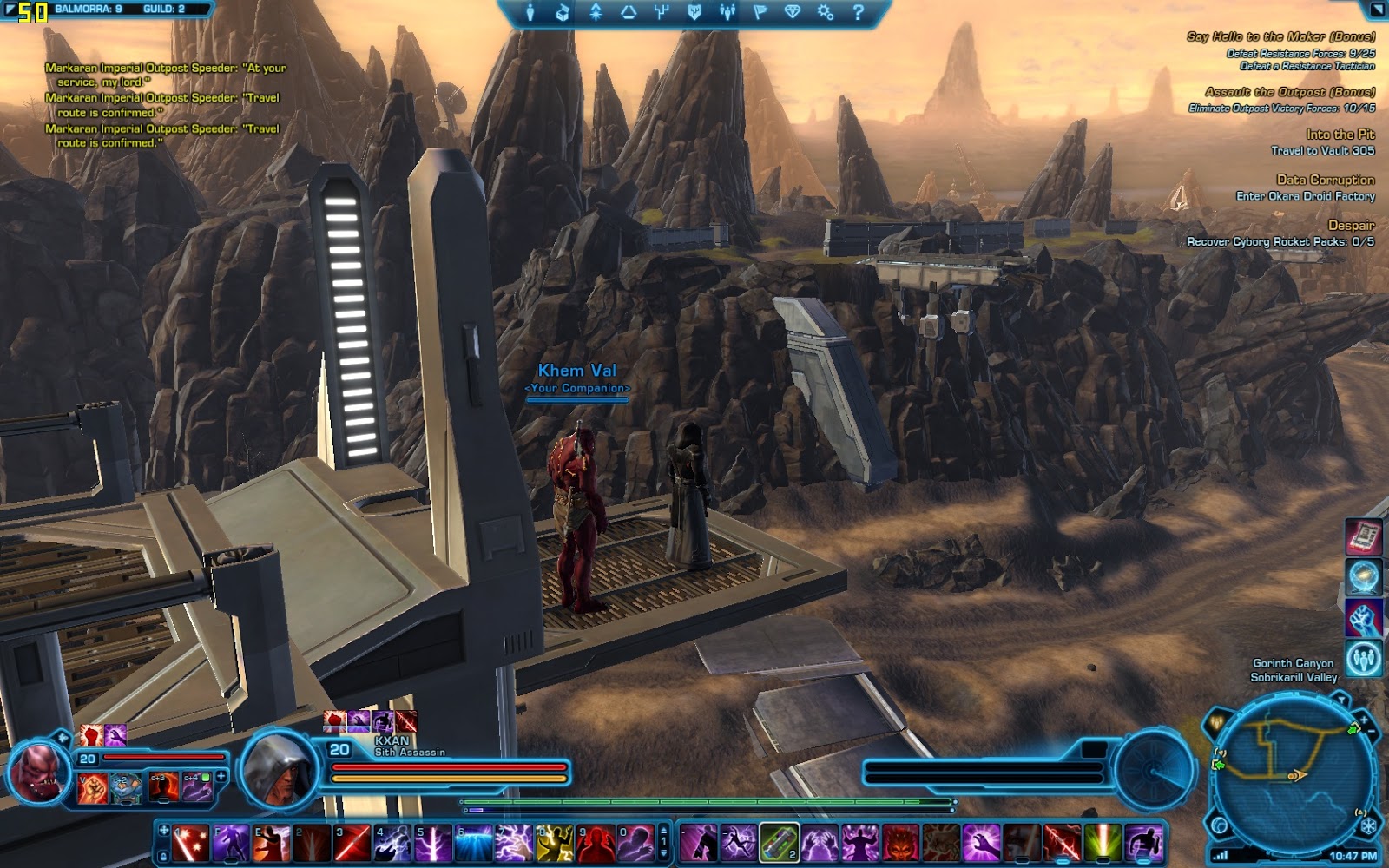Select the Khem Val companion portrait
The image size is (1389, 868).
point(40,771)
